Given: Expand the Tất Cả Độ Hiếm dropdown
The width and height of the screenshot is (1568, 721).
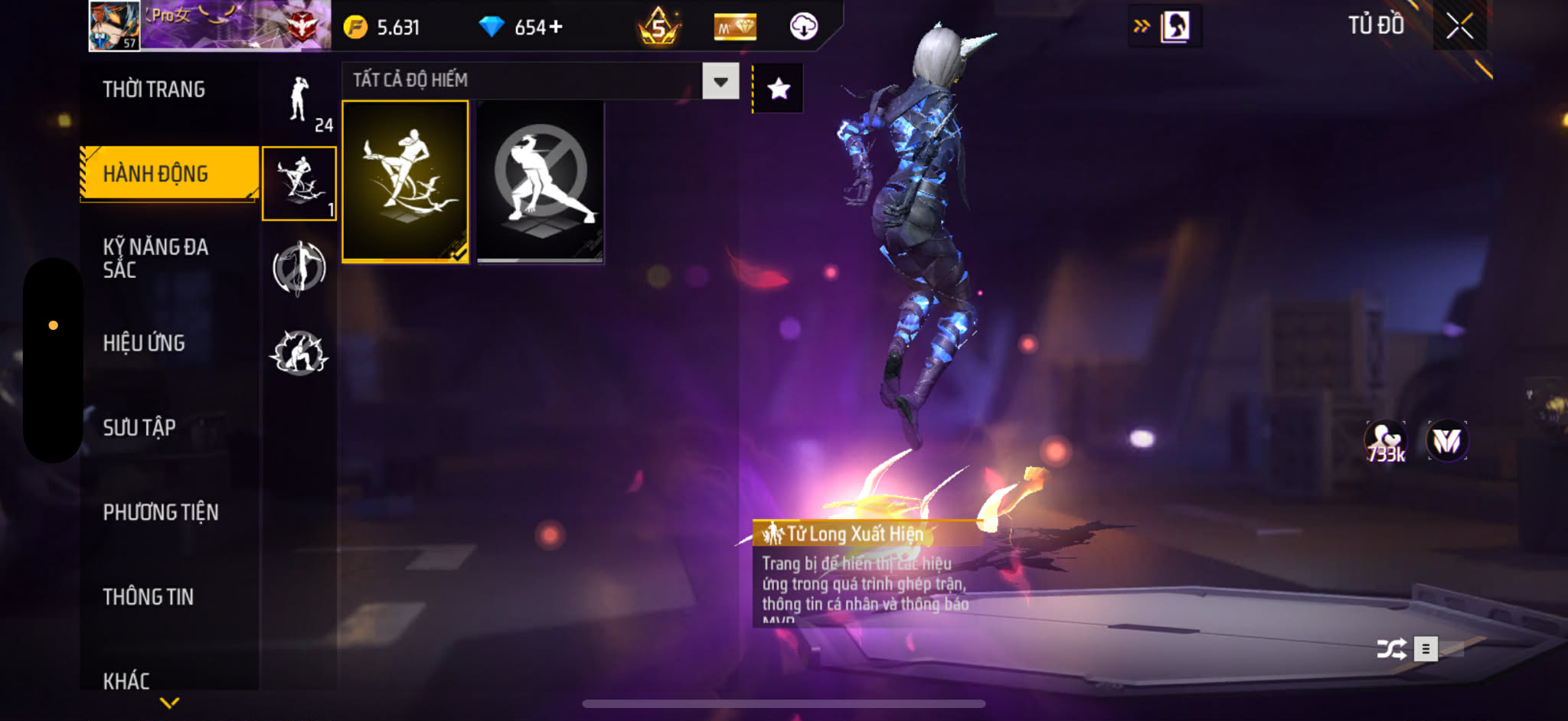Looking at the screenshot, I should point(720,81).
